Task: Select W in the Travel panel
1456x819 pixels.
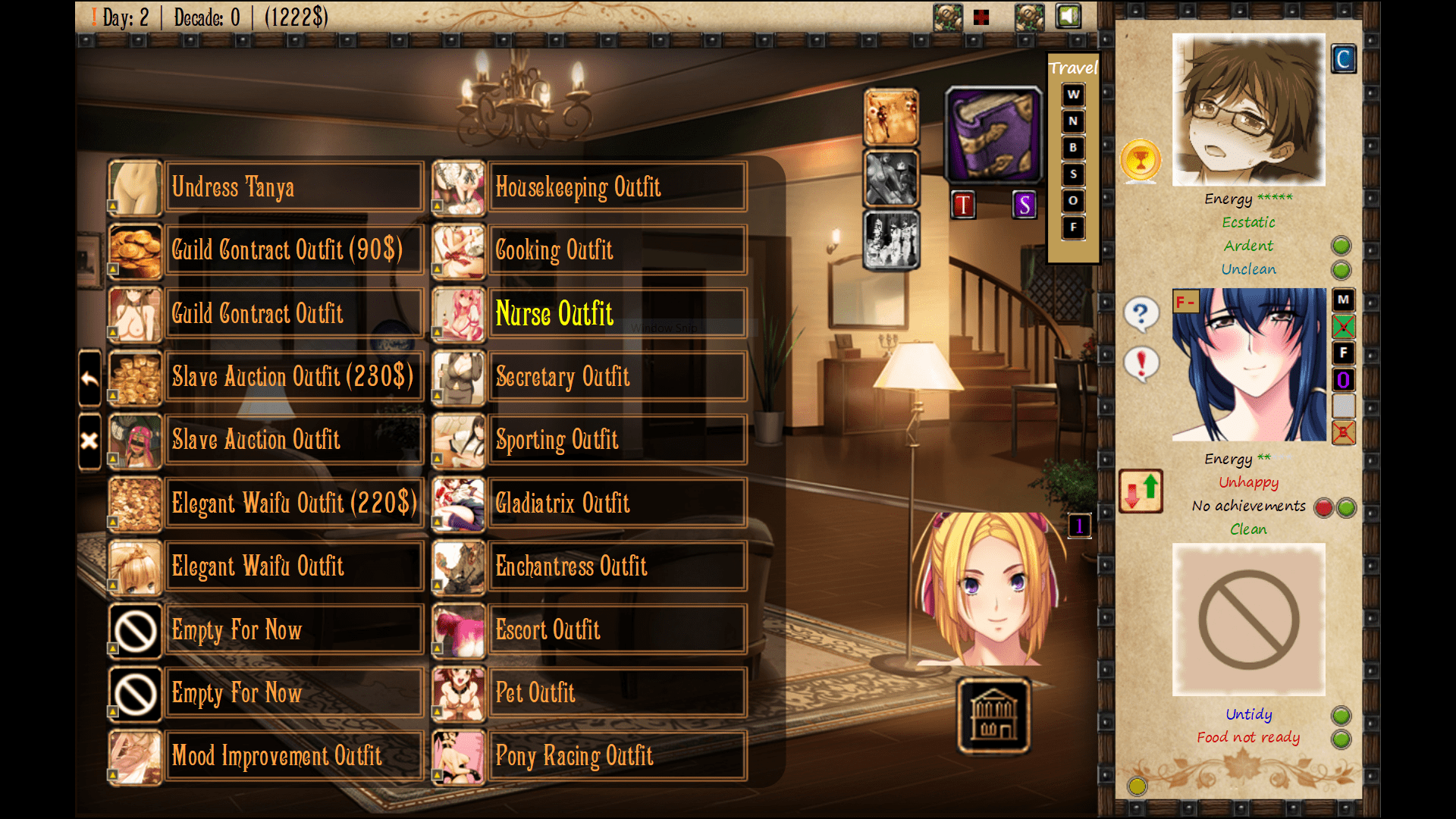Action: point(1072,94)
